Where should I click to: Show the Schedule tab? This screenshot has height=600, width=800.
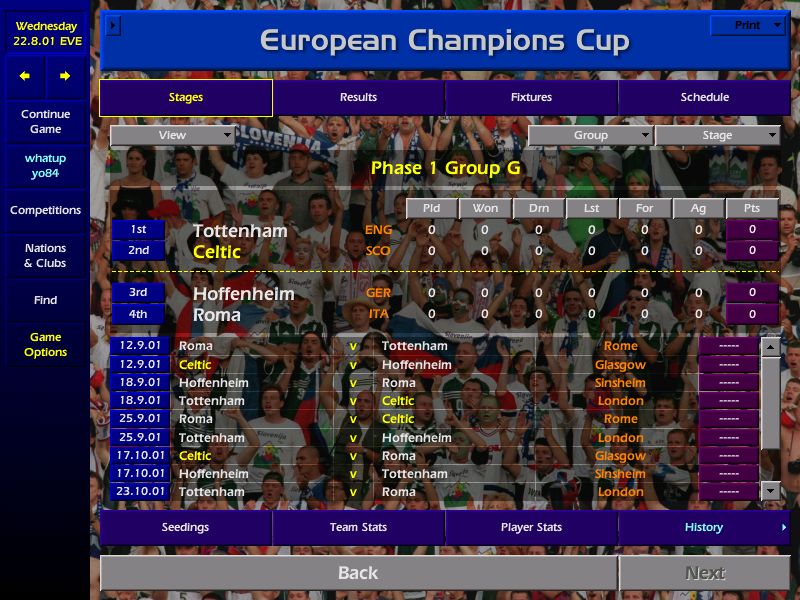(704, 97)
